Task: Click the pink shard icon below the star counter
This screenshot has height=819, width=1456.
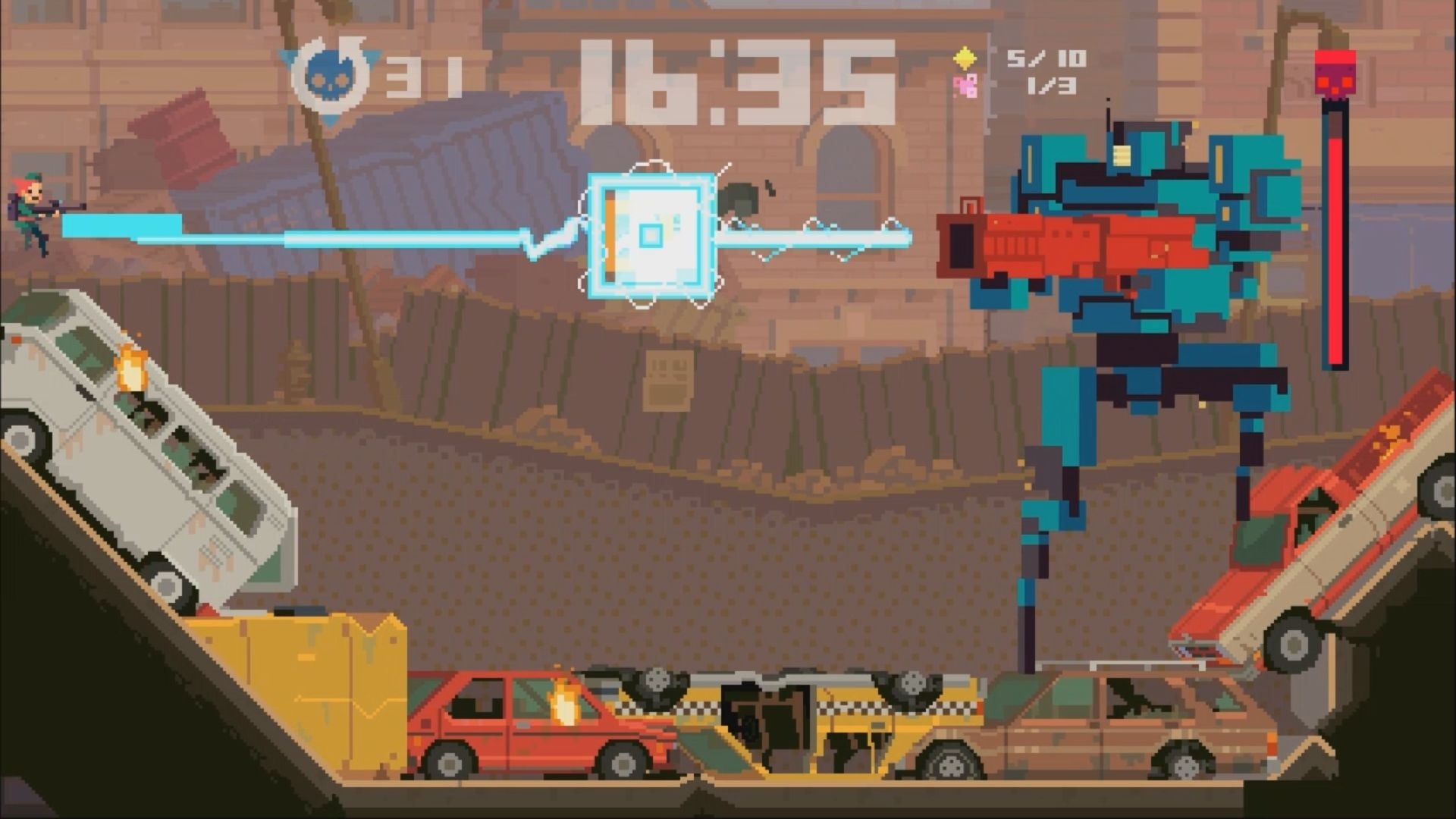Action: [966, 86]
